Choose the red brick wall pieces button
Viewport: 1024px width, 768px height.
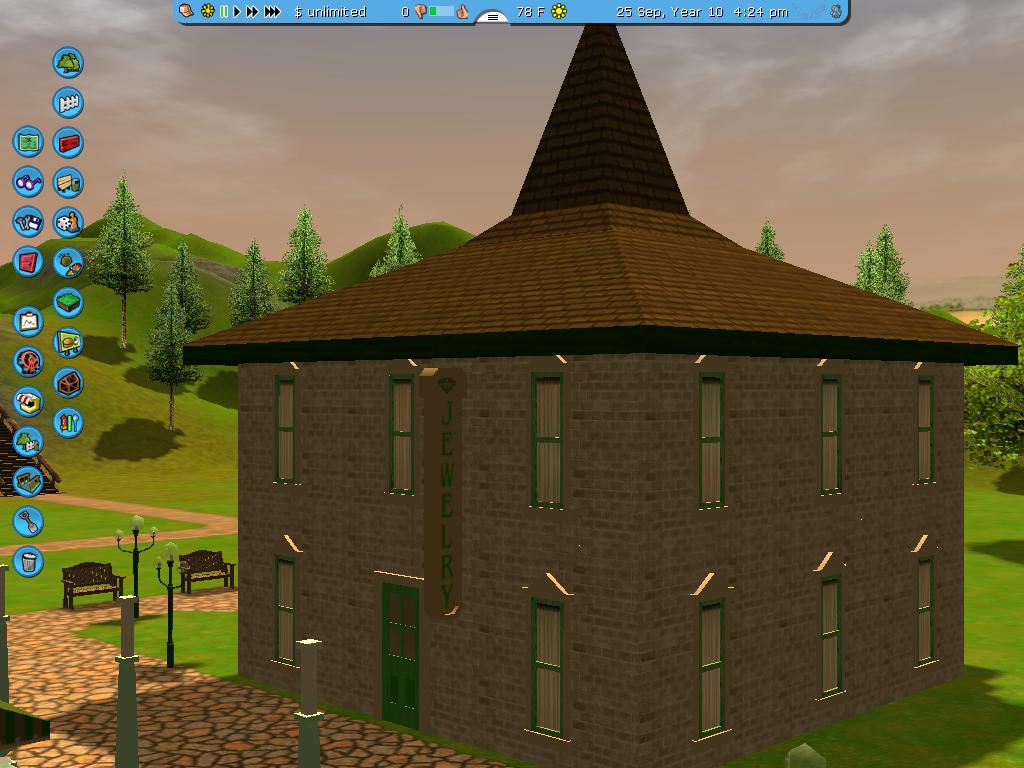[x=68, y=143]
